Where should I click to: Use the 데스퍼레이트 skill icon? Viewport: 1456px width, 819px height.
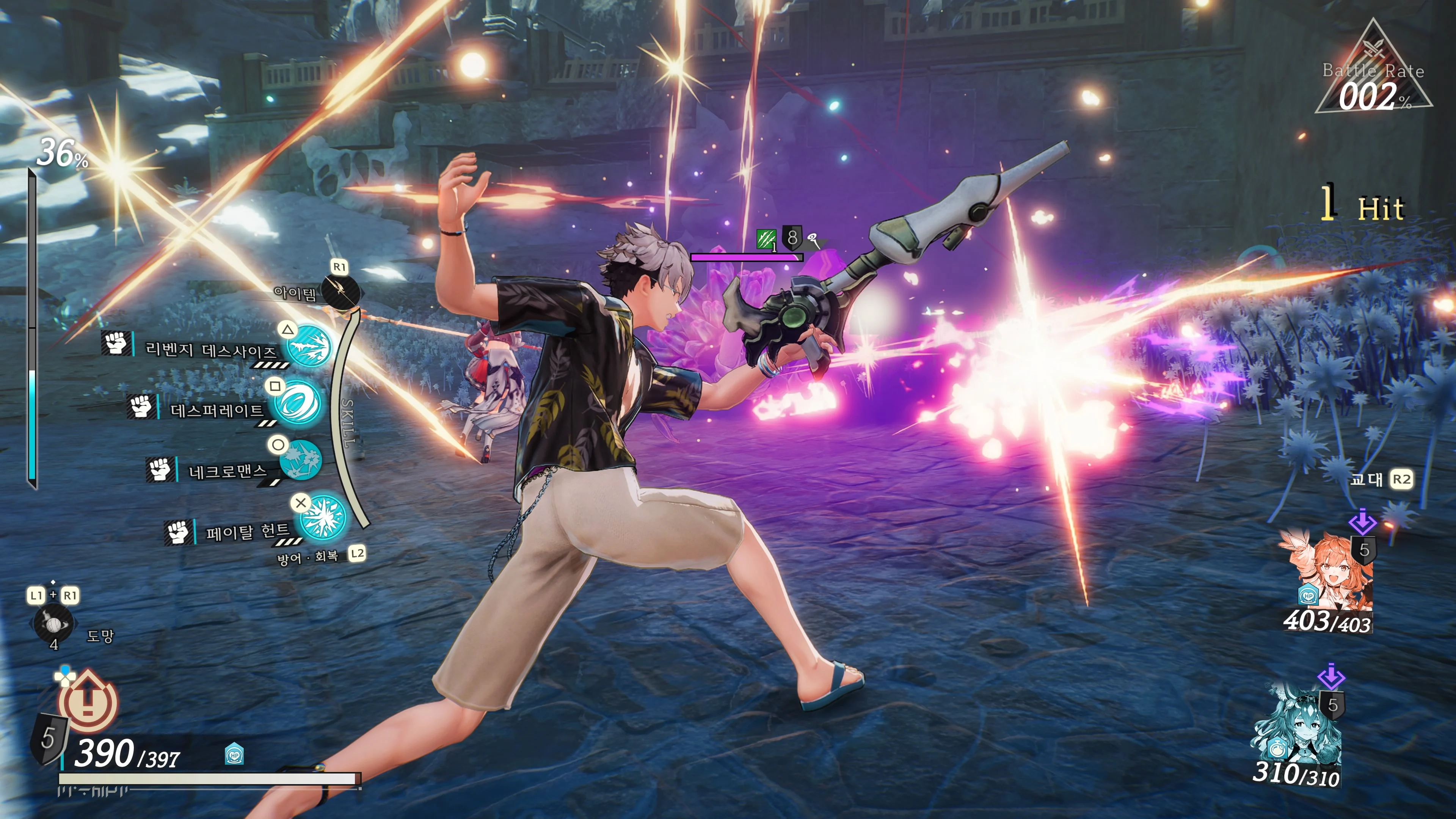pos(297,403)
